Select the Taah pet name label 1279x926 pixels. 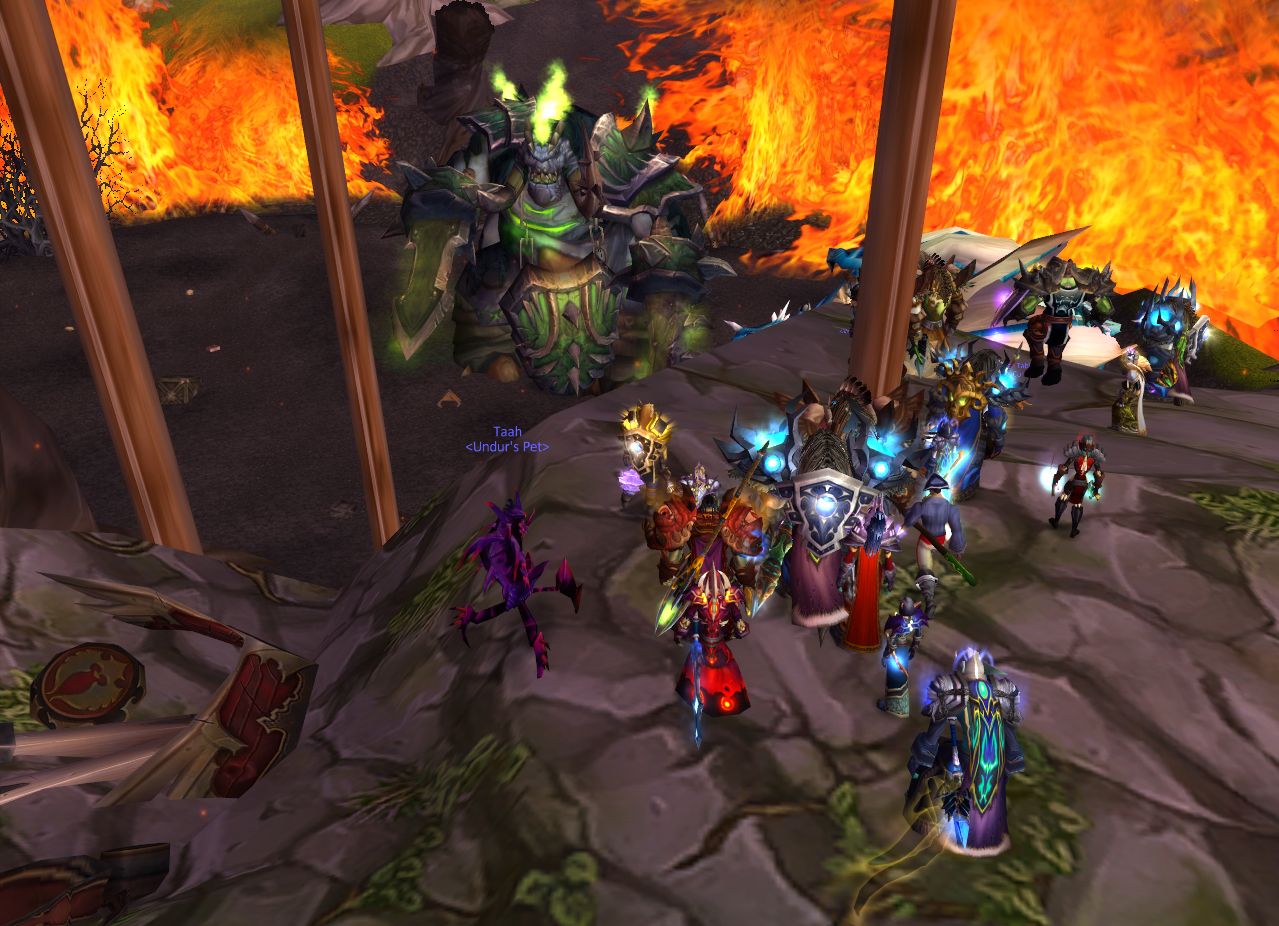tap(507, 432)
